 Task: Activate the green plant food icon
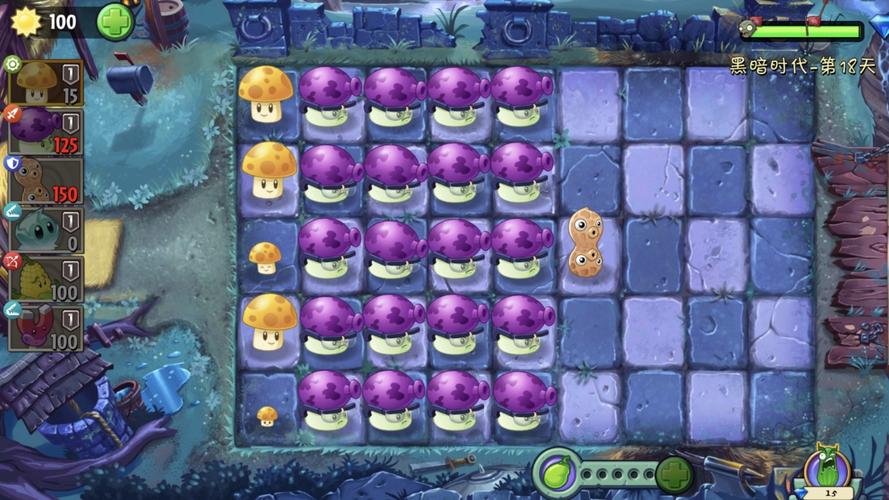click(x=556, y=470)
